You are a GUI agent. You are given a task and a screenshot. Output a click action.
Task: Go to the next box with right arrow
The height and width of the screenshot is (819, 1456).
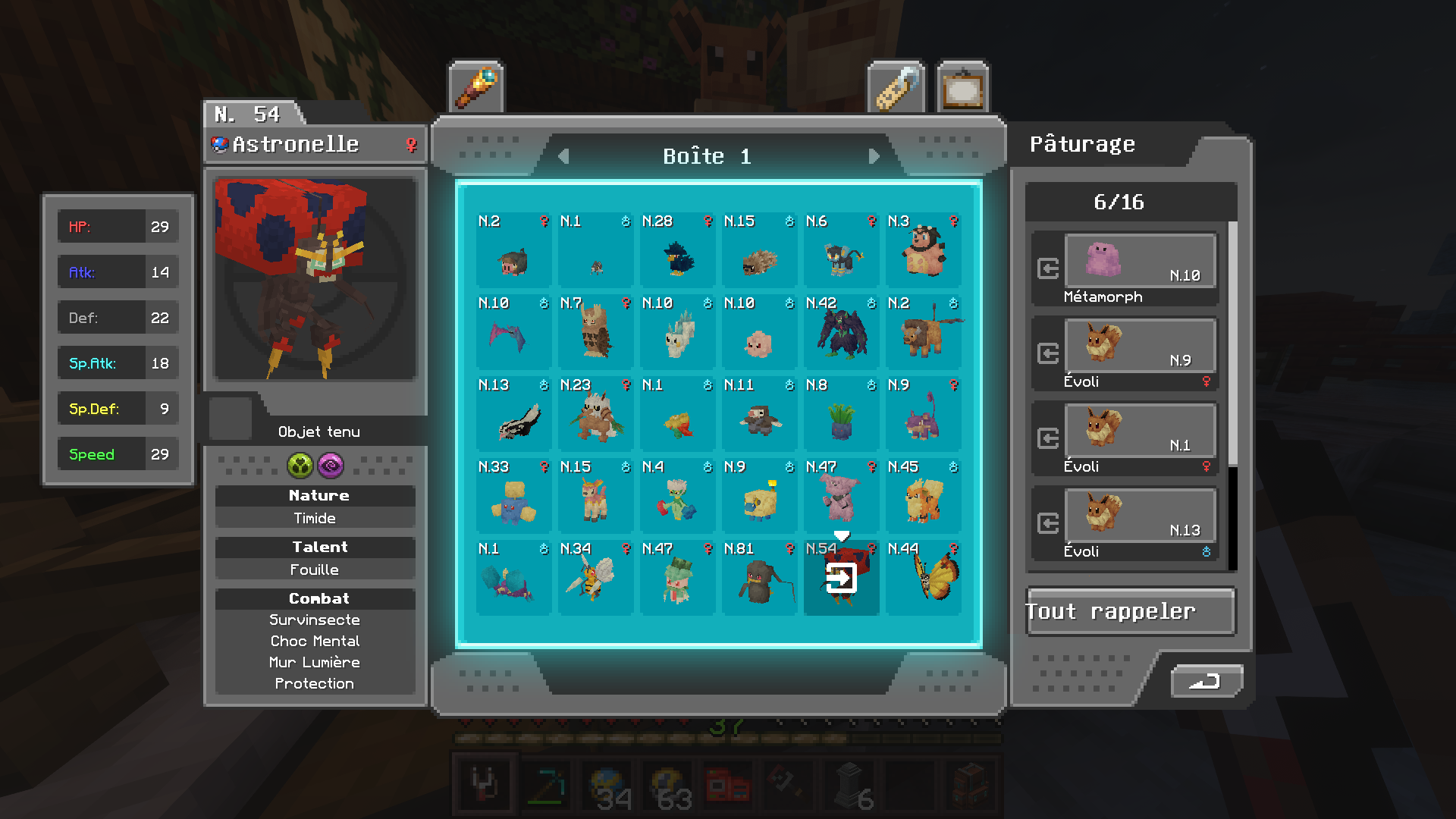click(874, 156)
